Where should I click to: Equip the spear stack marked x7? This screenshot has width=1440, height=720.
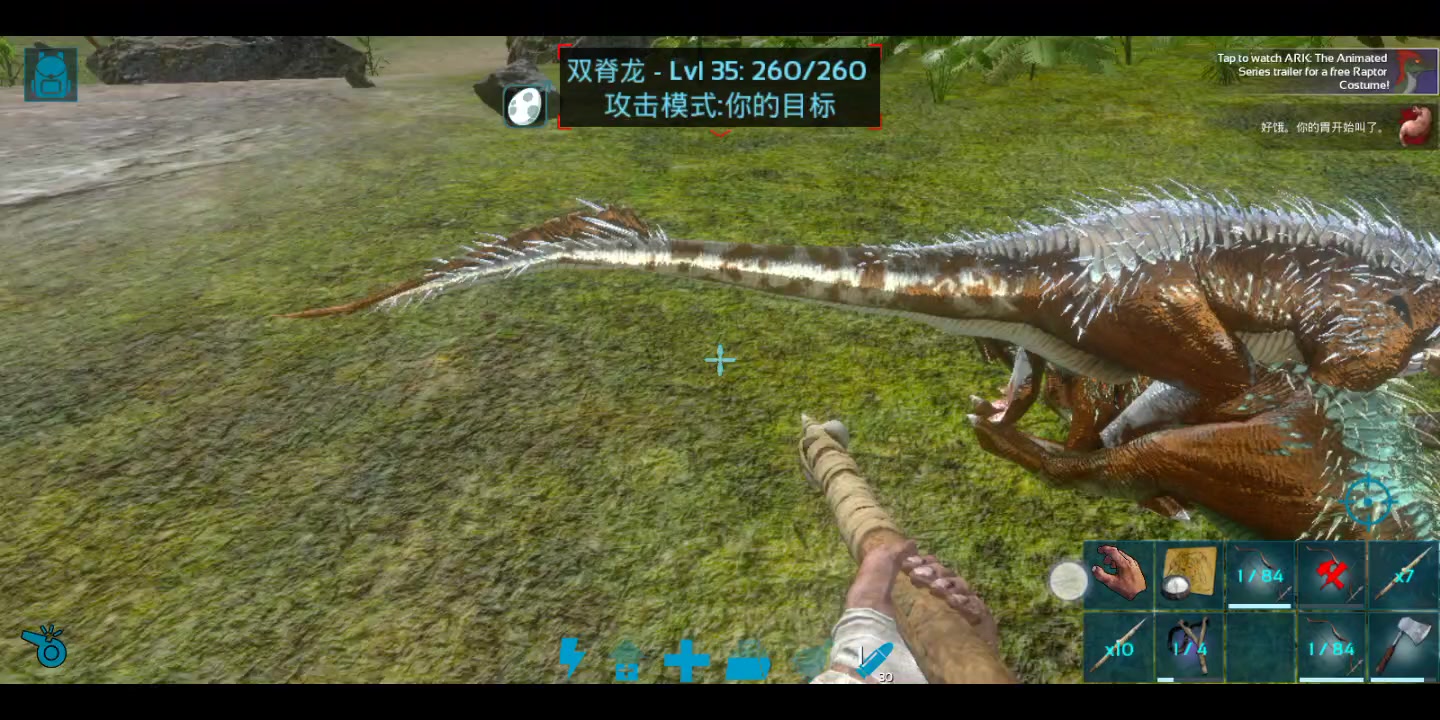point(1402,575)
